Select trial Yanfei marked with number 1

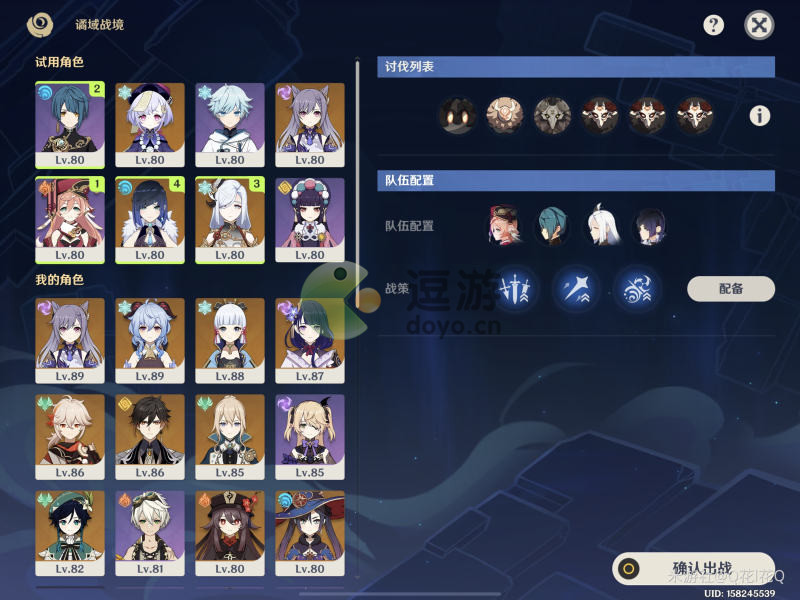coord(70,220)
